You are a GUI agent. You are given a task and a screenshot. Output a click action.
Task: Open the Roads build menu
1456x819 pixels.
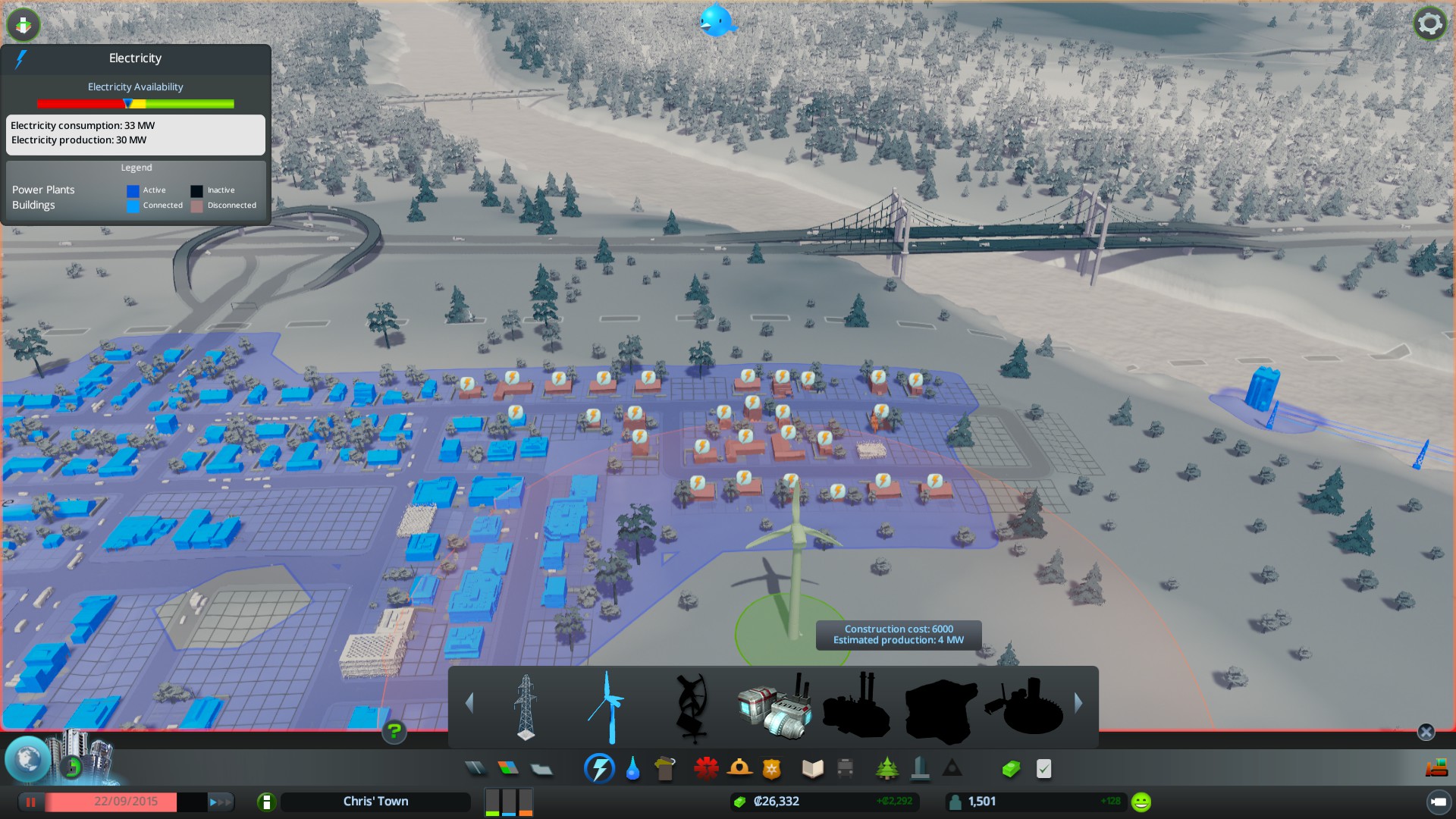[475, 769]
